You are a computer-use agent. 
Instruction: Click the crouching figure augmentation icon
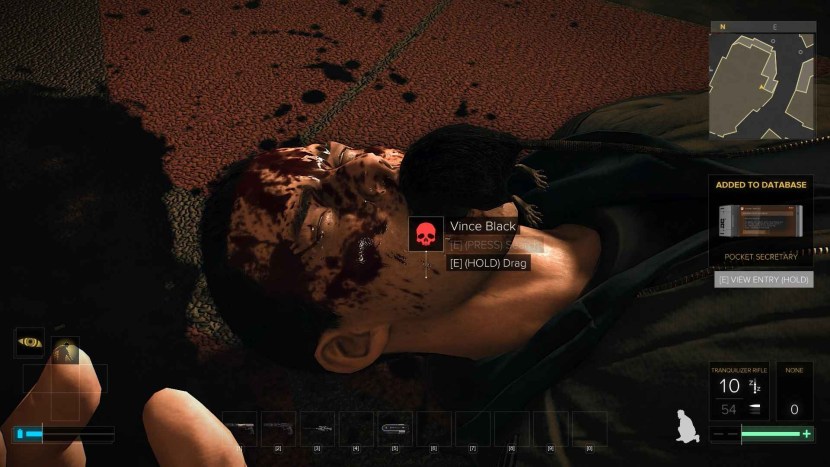click(x=66, y=349)
